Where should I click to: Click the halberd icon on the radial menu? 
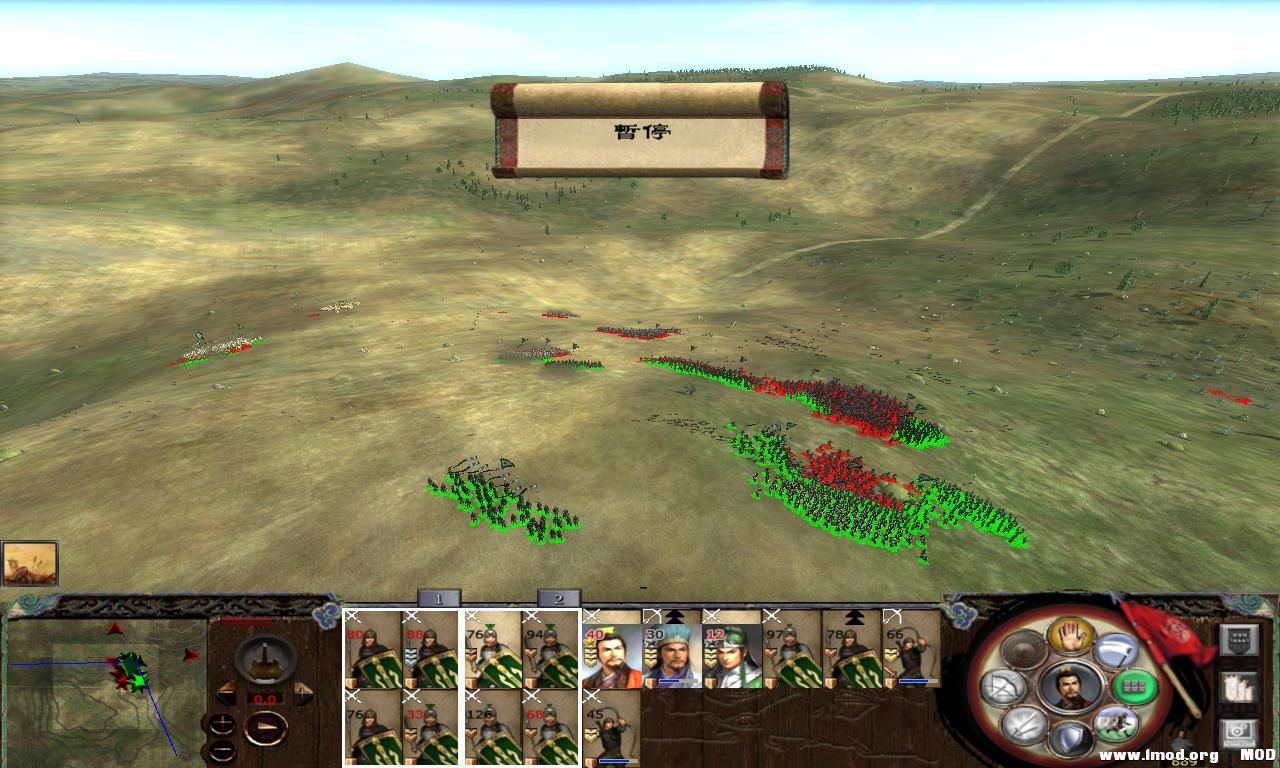(1115, 650)
